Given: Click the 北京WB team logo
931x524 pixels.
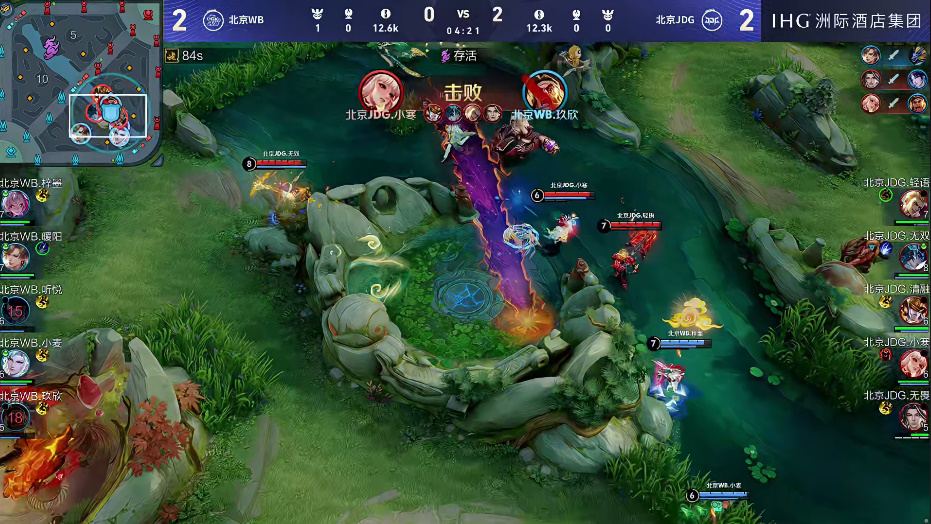Looking at the screenshot, I should pyautogui.click(x=213, y=19).
